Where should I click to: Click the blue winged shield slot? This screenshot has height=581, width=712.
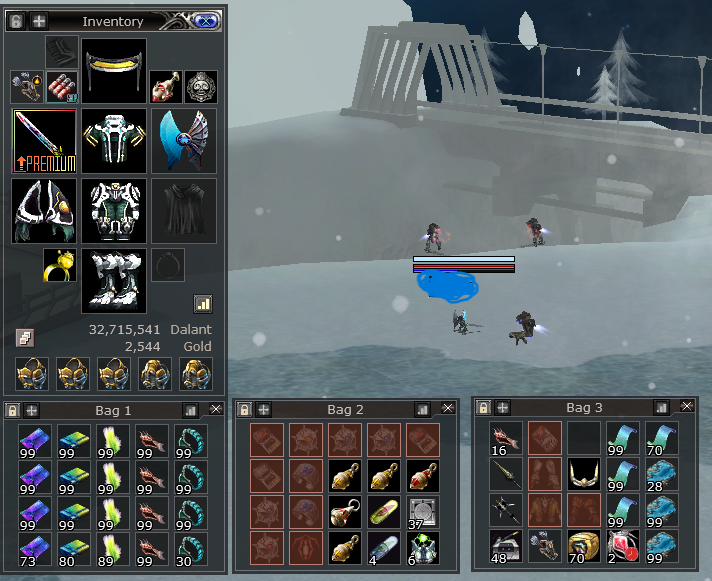pyautogui.click(x=183, y=141)
